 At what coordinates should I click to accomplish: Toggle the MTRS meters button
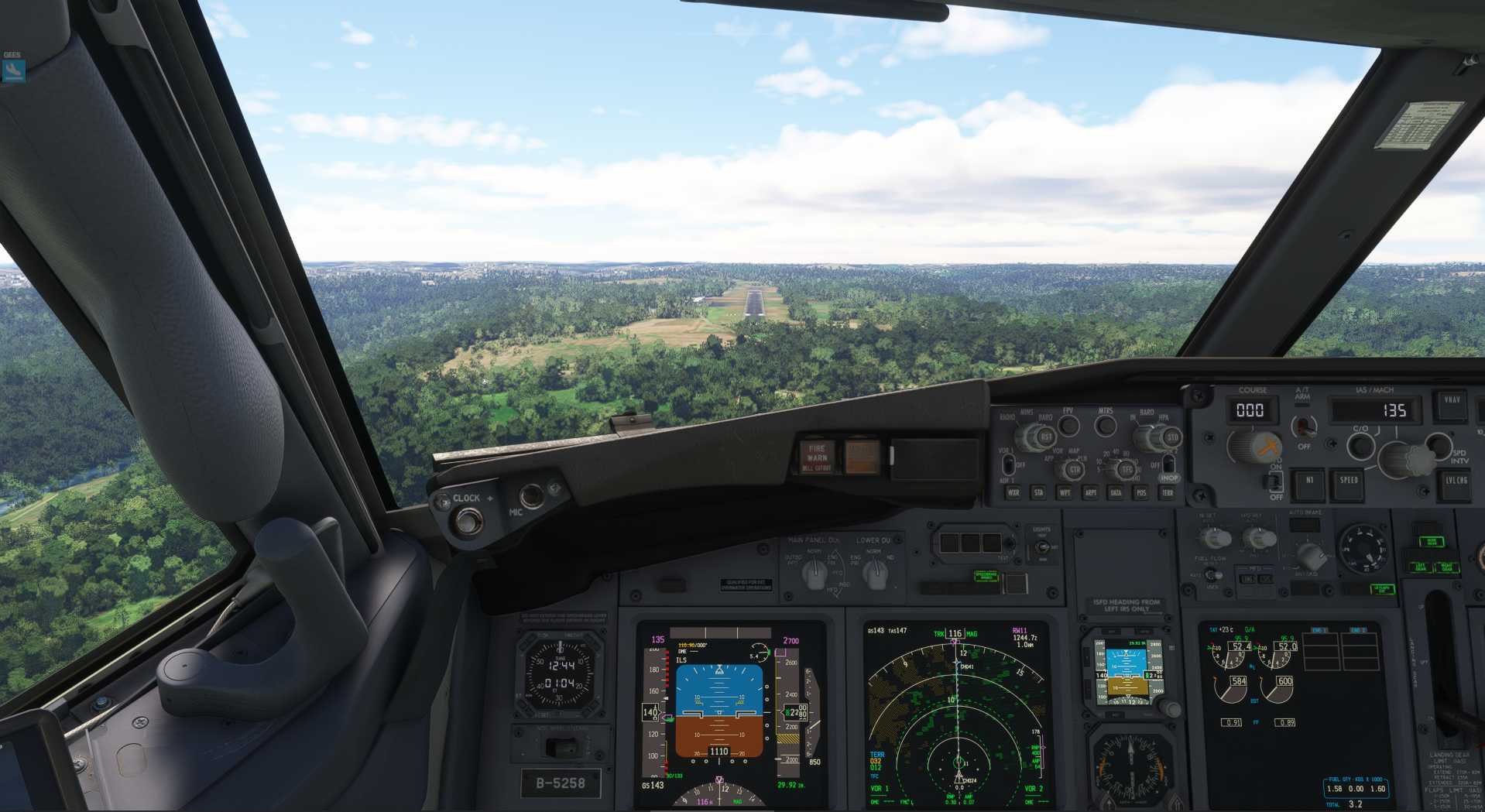pos(1106,425)
